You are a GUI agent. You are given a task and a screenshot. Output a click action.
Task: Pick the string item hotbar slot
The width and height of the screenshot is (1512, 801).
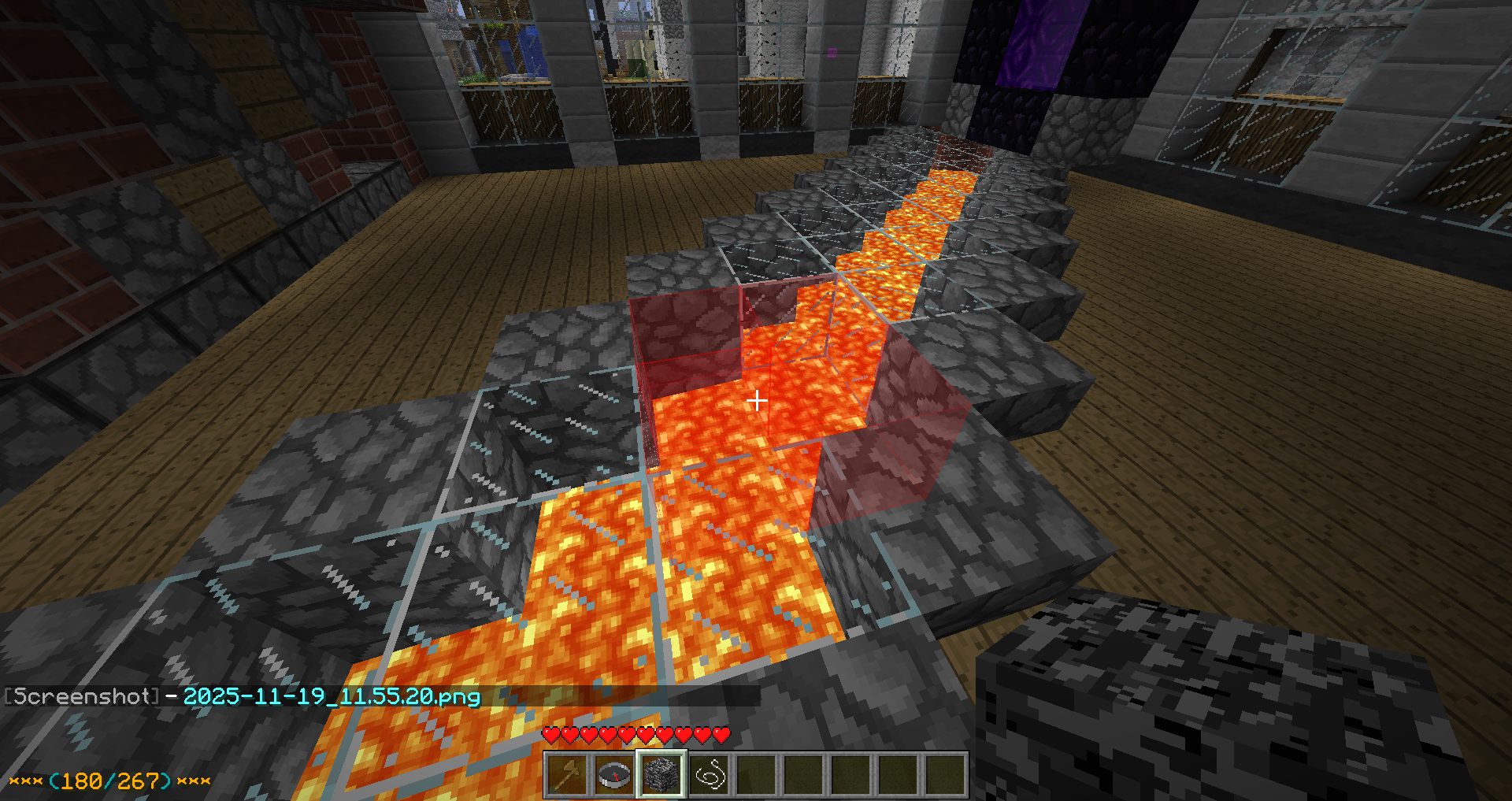click(x=709, y=775)
